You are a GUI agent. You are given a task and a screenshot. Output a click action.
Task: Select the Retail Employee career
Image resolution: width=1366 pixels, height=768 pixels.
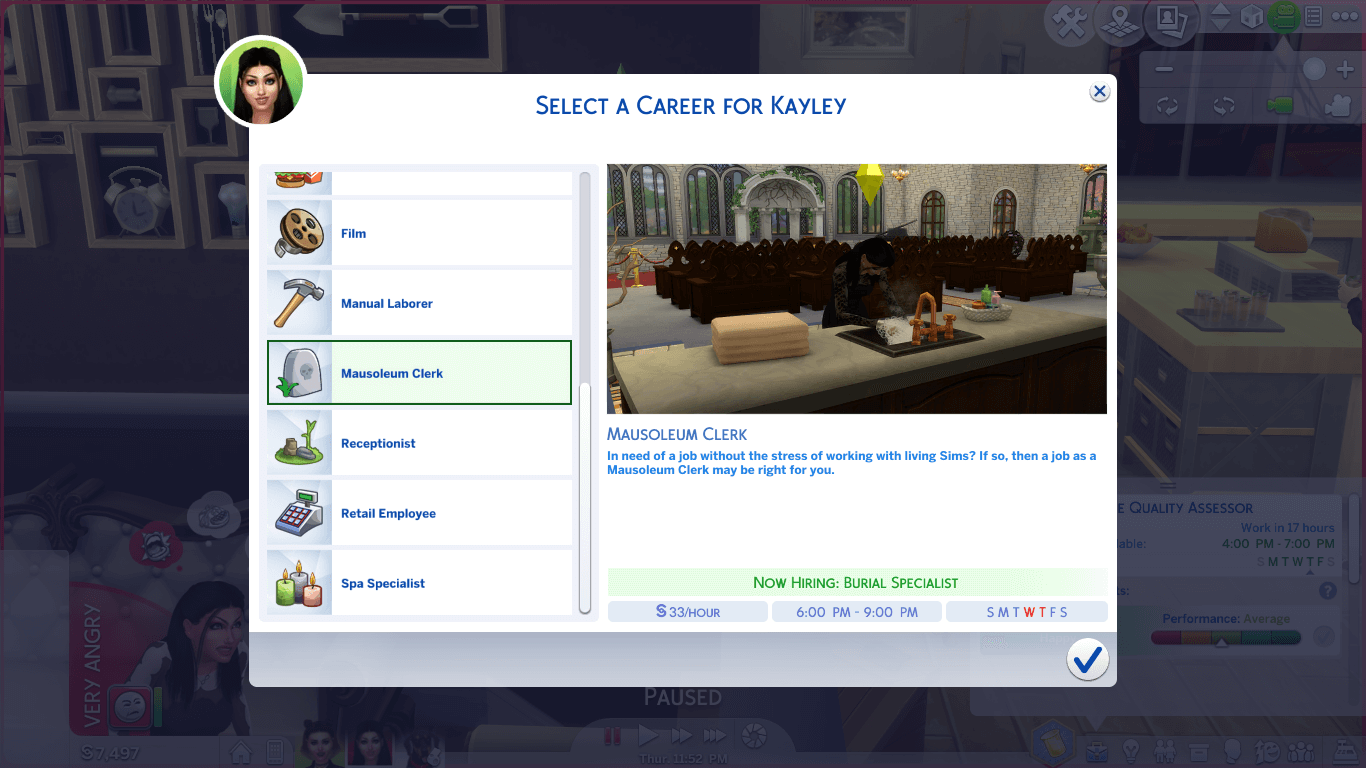pos(419,512)
